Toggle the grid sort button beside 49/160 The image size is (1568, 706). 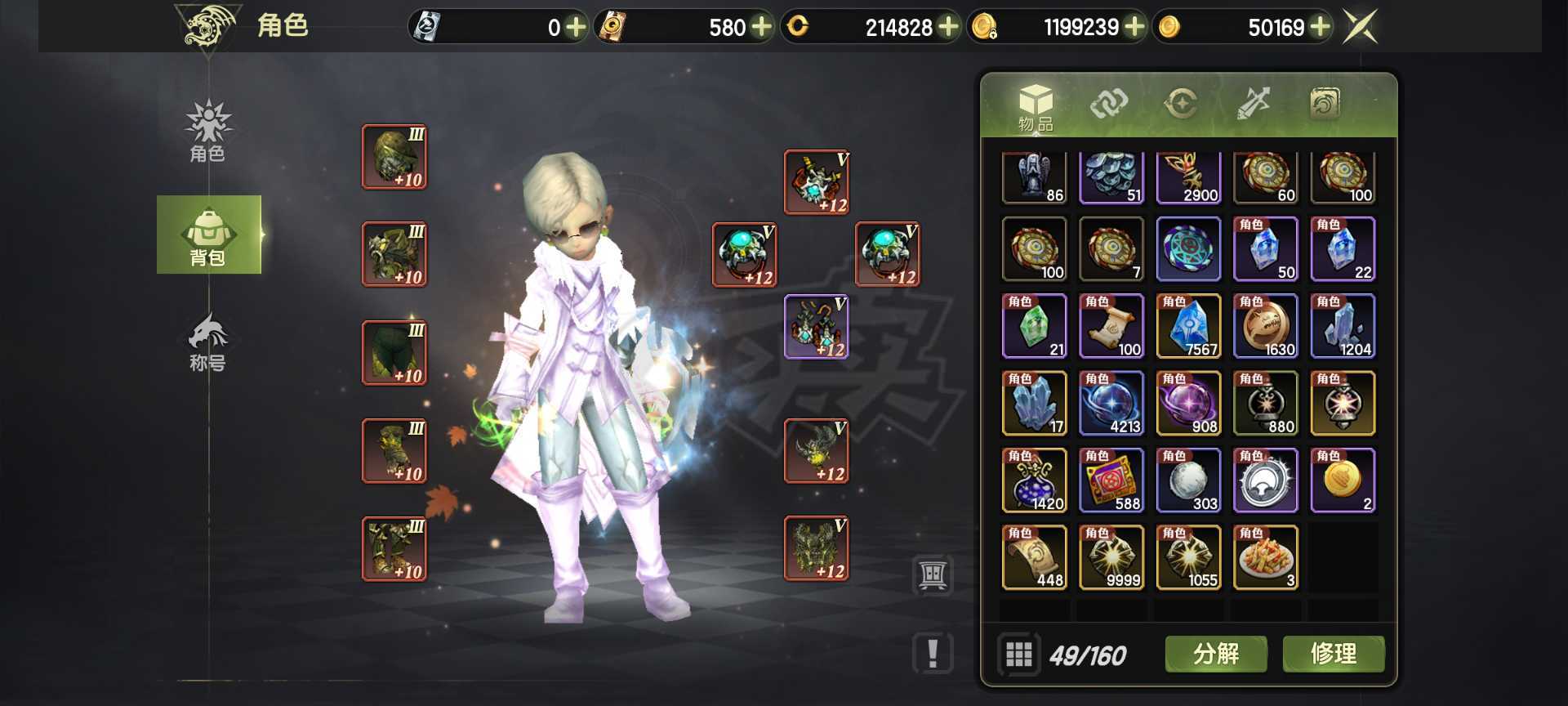point(1018,655)
